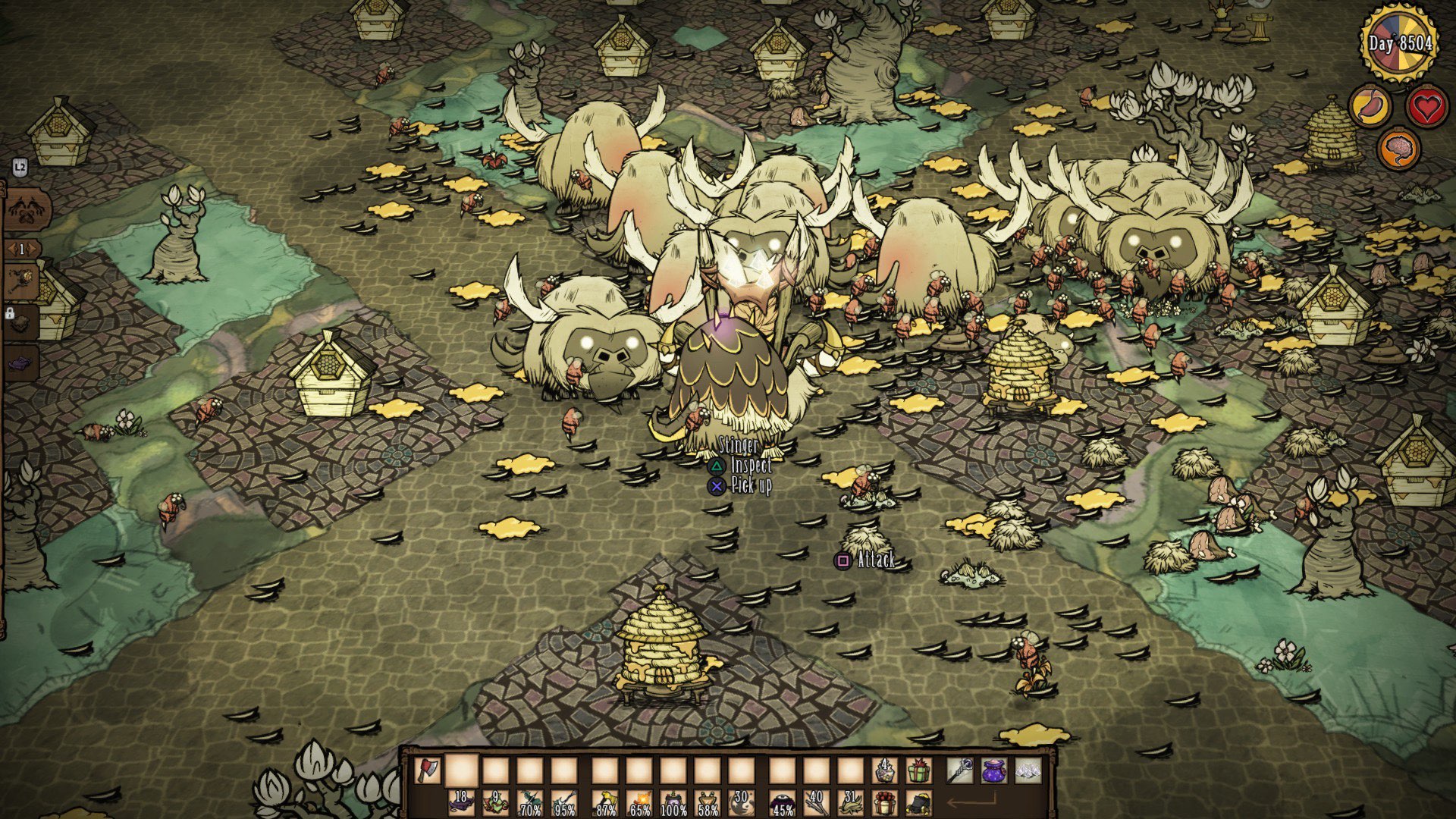Image resolution: width=1456 pixels, height=819 pixels.
Task: Choose the staff in the equipment slots
Action: 959,772
